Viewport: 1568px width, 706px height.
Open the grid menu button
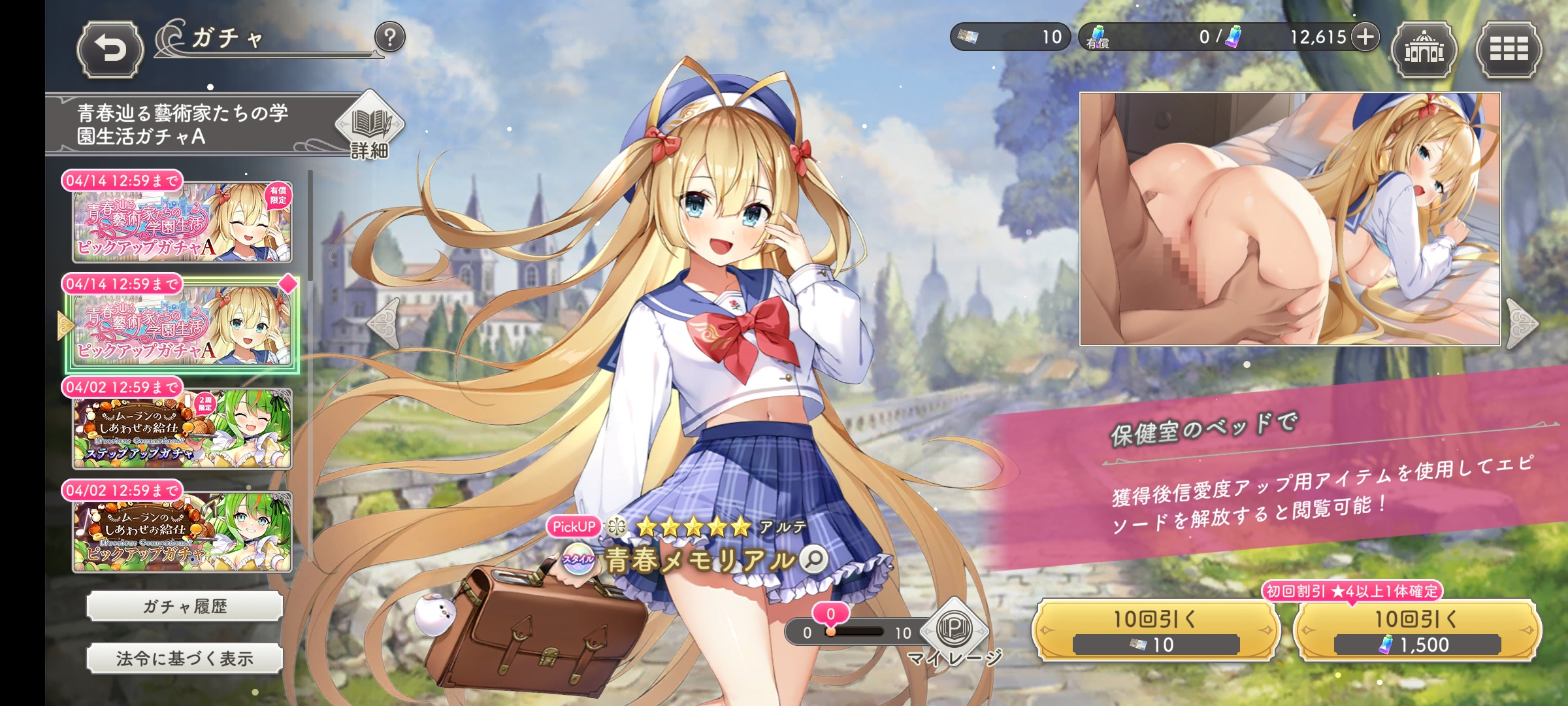tap(1509, 50)
